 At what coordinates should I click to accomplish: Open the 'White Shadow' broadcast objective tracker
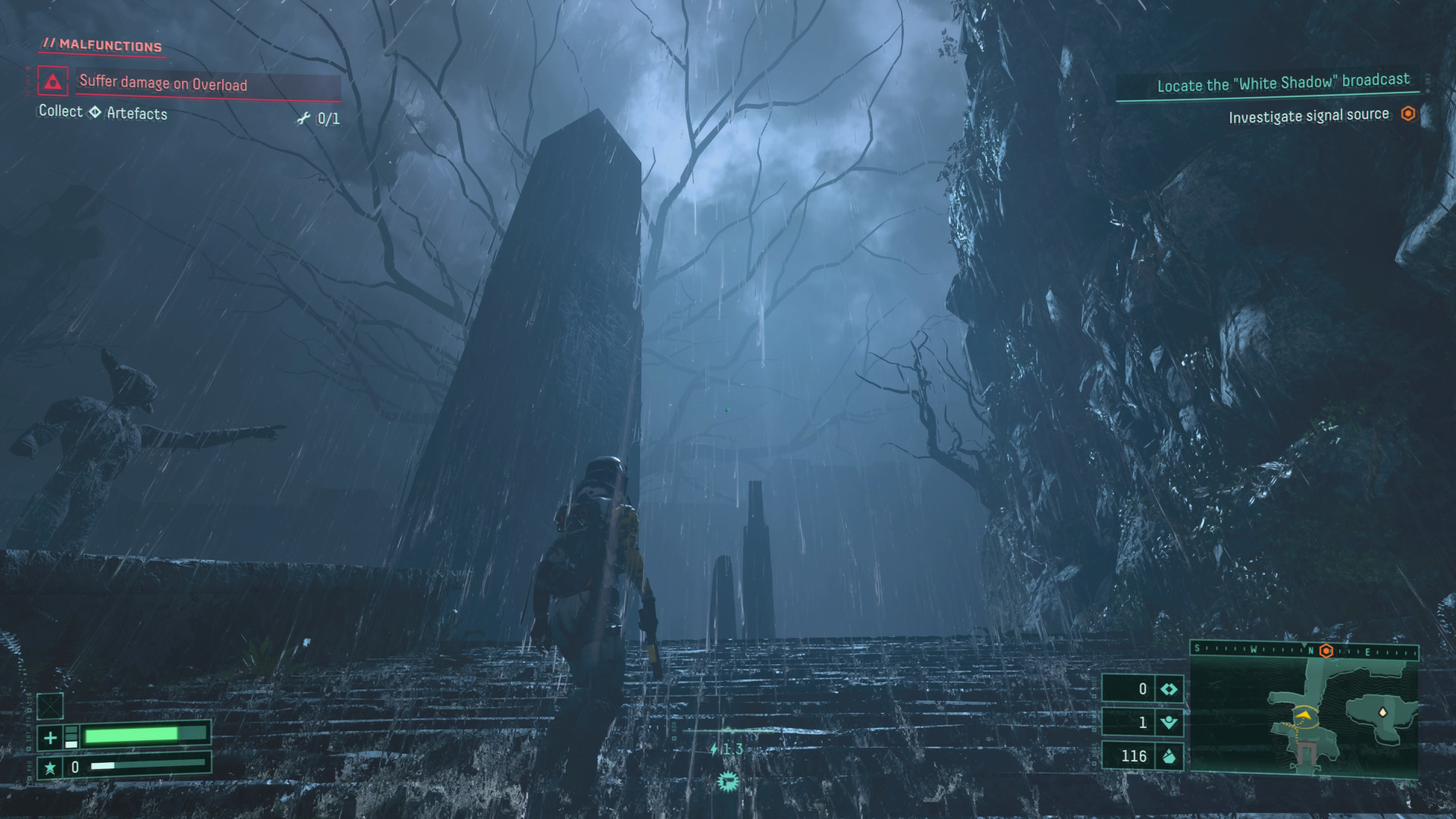[x=1282, y=83]
